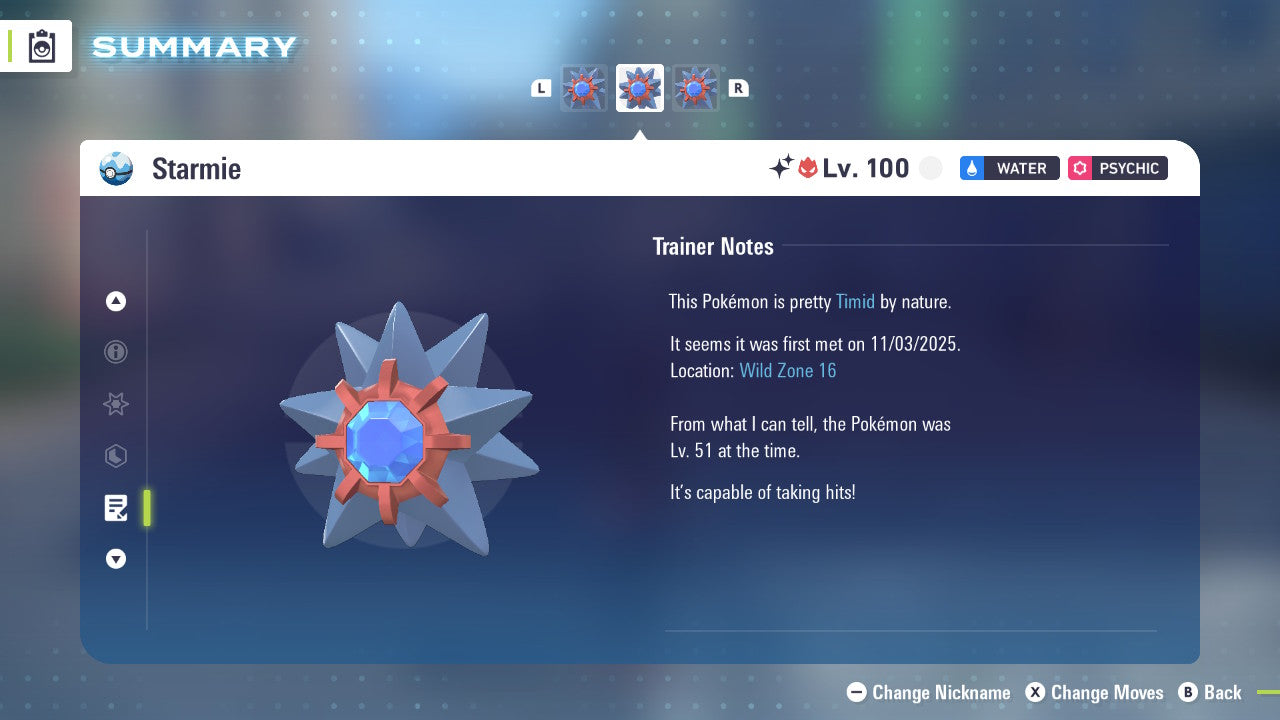Select the star-shaped moves tab icon
The width and height of the screenshot is (1280, 720).
pyautogui.click(x=116, y=404)
